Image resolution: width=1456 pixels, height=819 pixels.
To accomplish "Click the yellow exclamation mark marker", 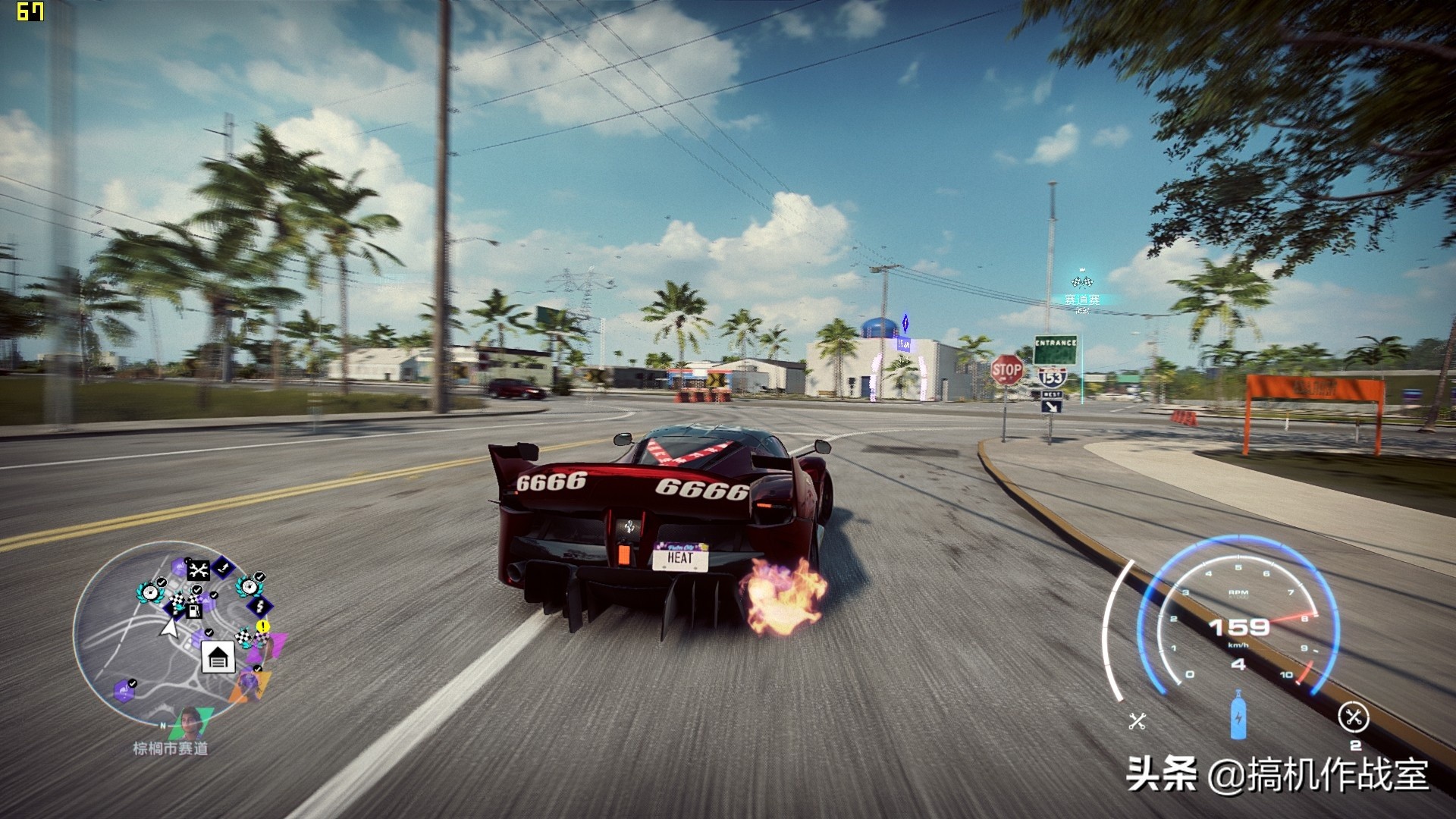I will click(262, 626).
